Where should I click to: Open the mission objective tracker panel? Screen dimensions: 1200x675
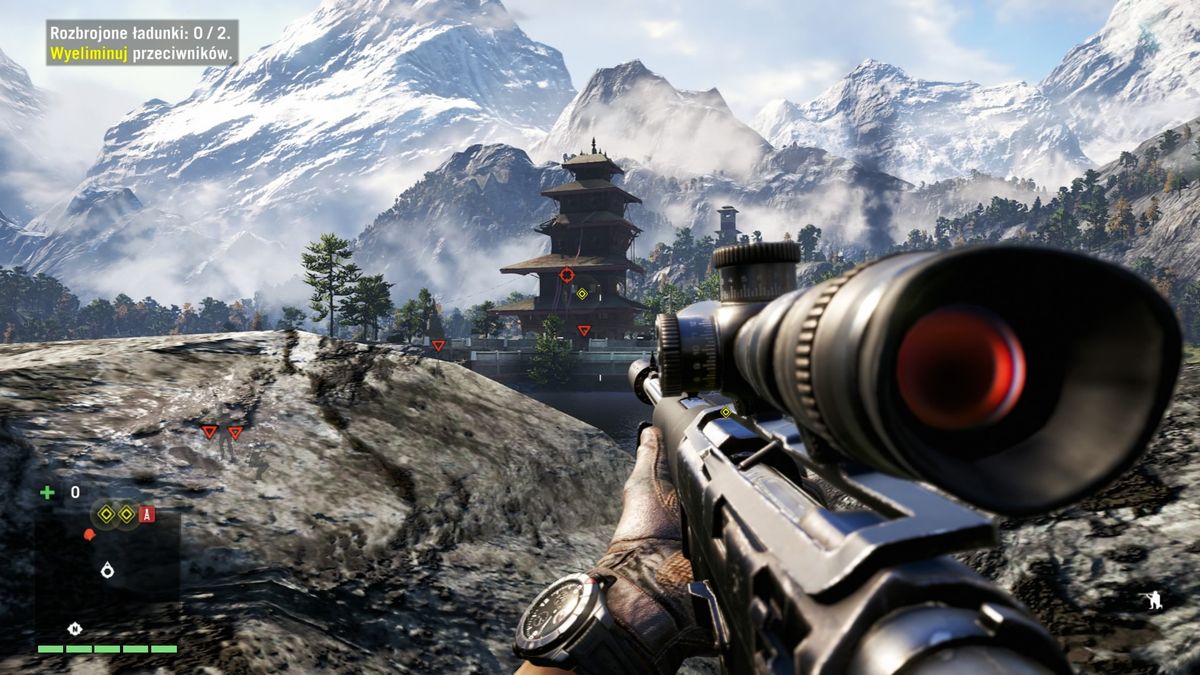[141, 43]
